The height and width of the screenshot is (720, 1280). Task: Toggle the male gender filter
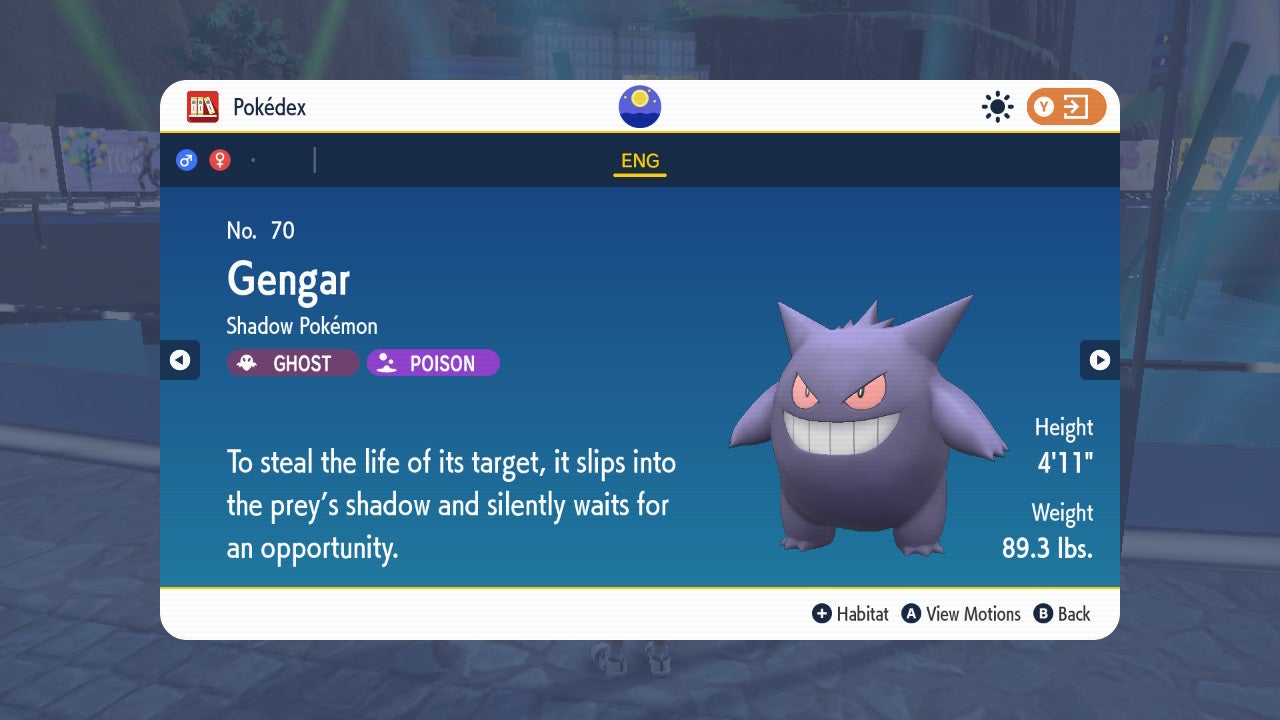click(186, 159)
